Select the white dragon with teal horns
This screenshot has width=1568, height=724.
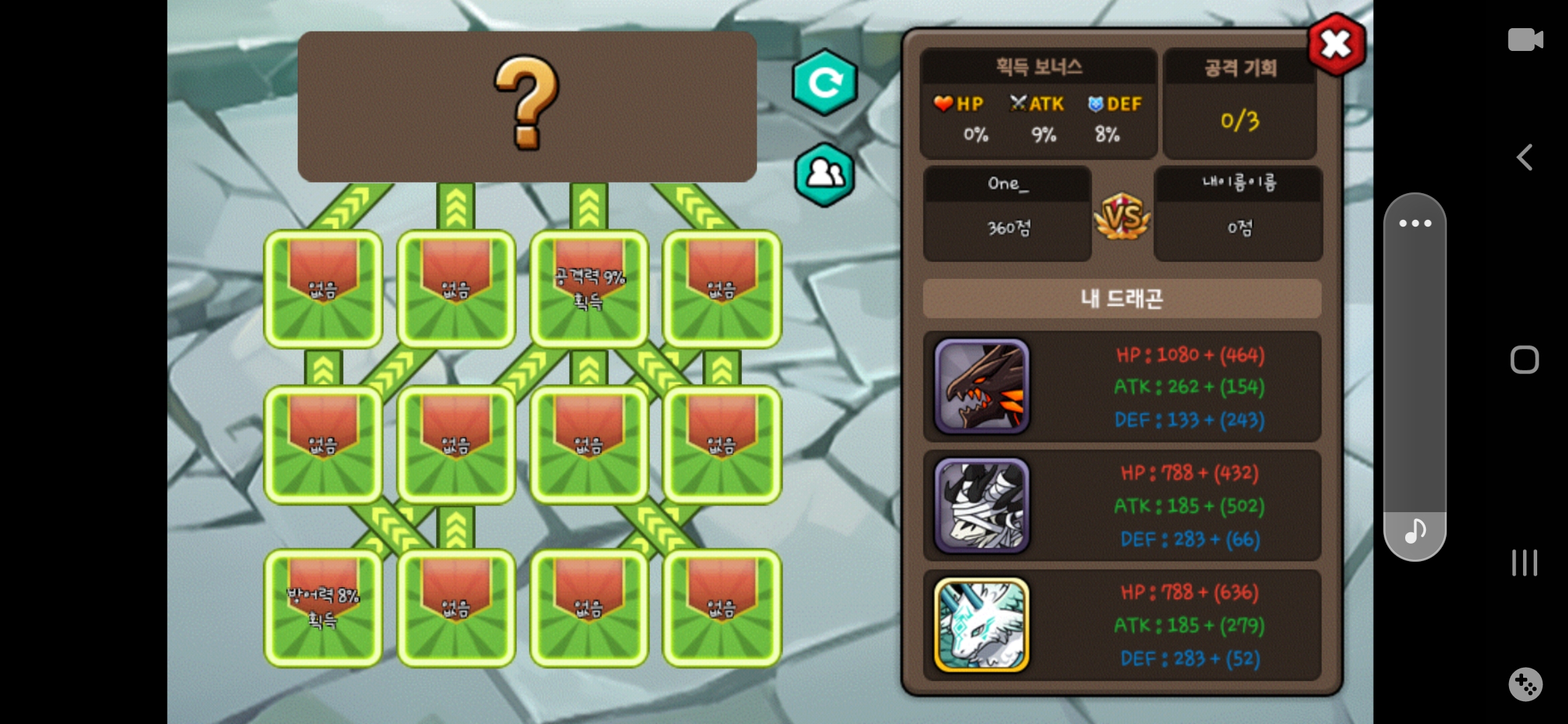982,625
